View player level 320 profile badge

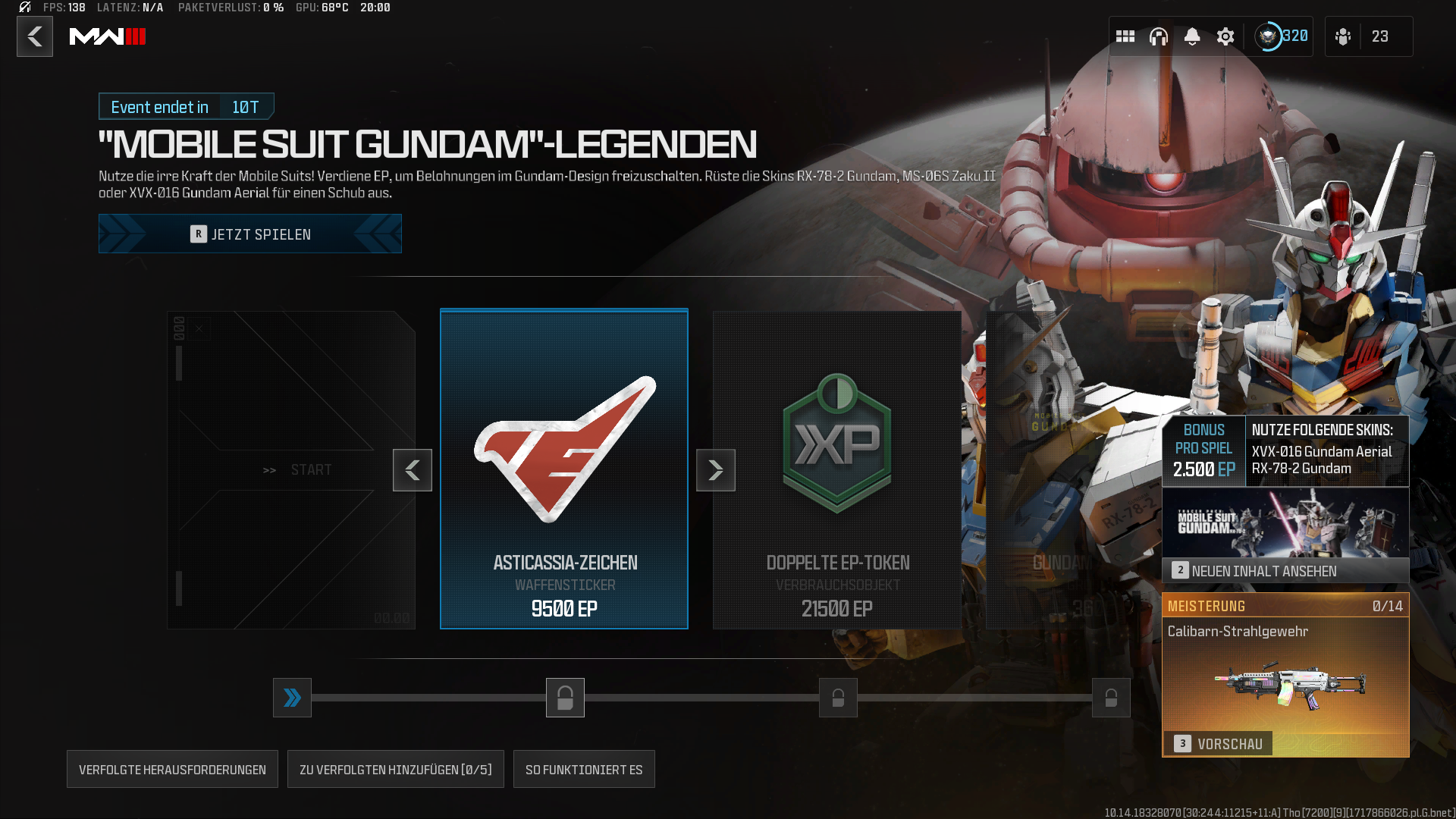1282,36
